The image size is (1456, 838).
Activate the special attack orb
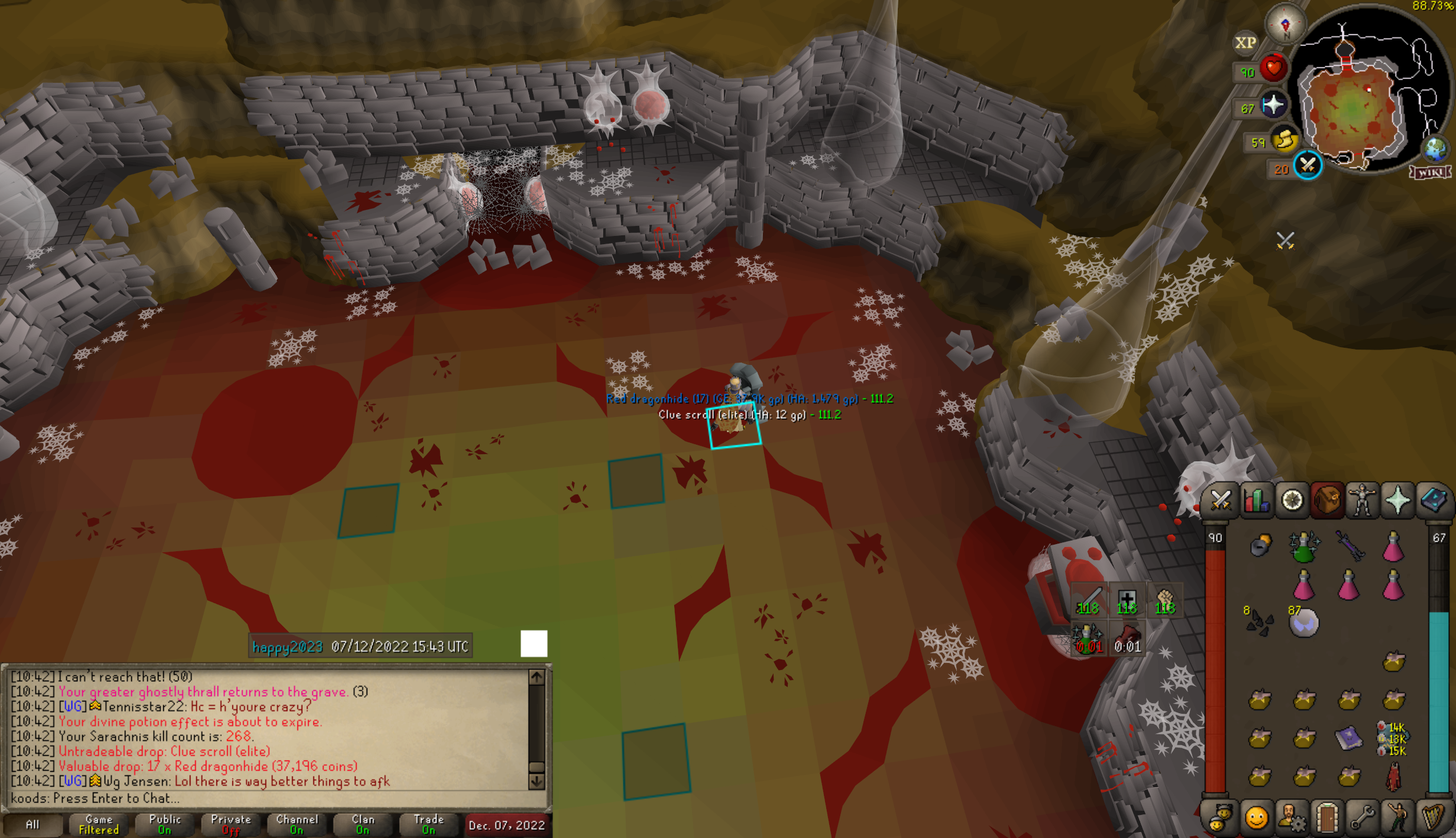[1308, 166]
